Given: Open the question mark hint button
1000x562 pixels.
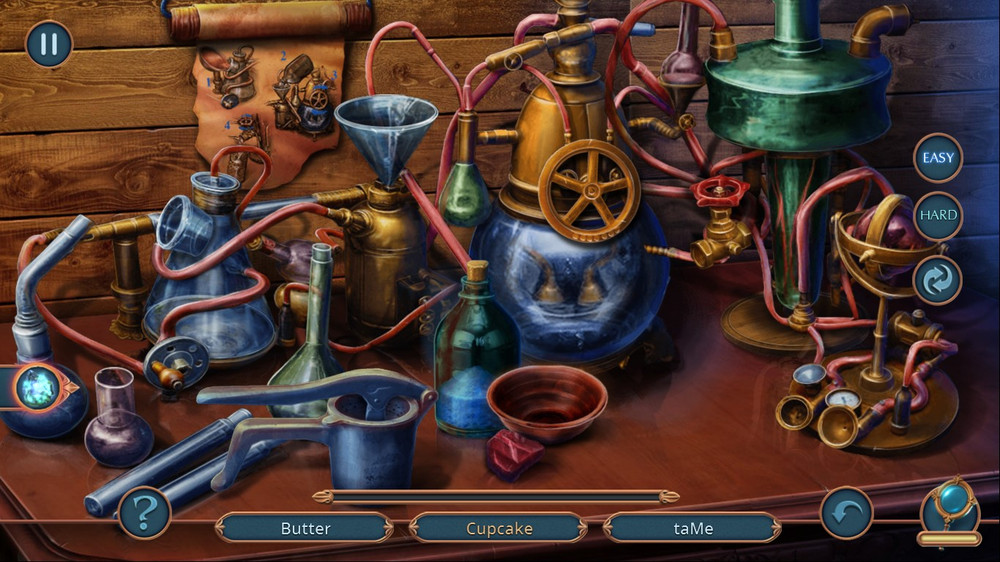Looking at the screenshot, I should point(144,513).
